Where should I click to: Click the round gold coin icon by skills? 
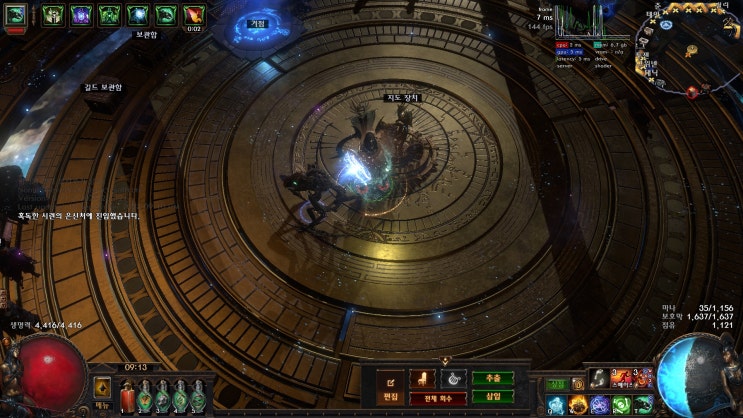pyautogui.click(x=578, y=384)
